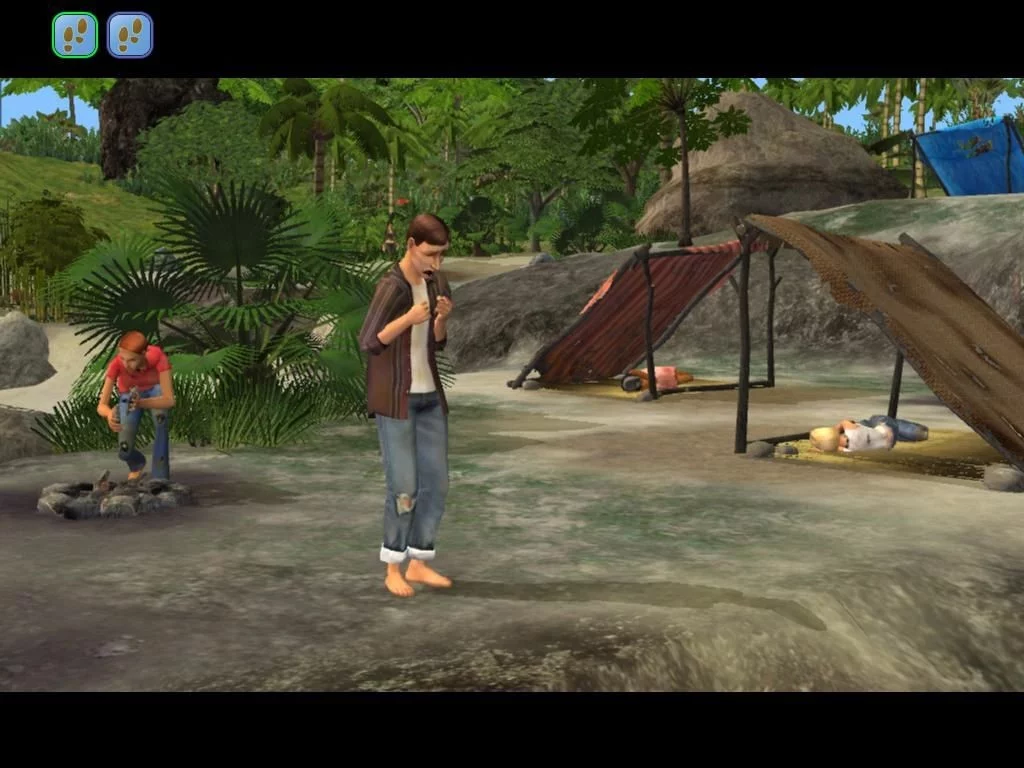This screenshot has height=768, width=1024.
Task: Cancel the green-outlined footprints queue action
Action: pyautogui.click(x=75, y=35)
